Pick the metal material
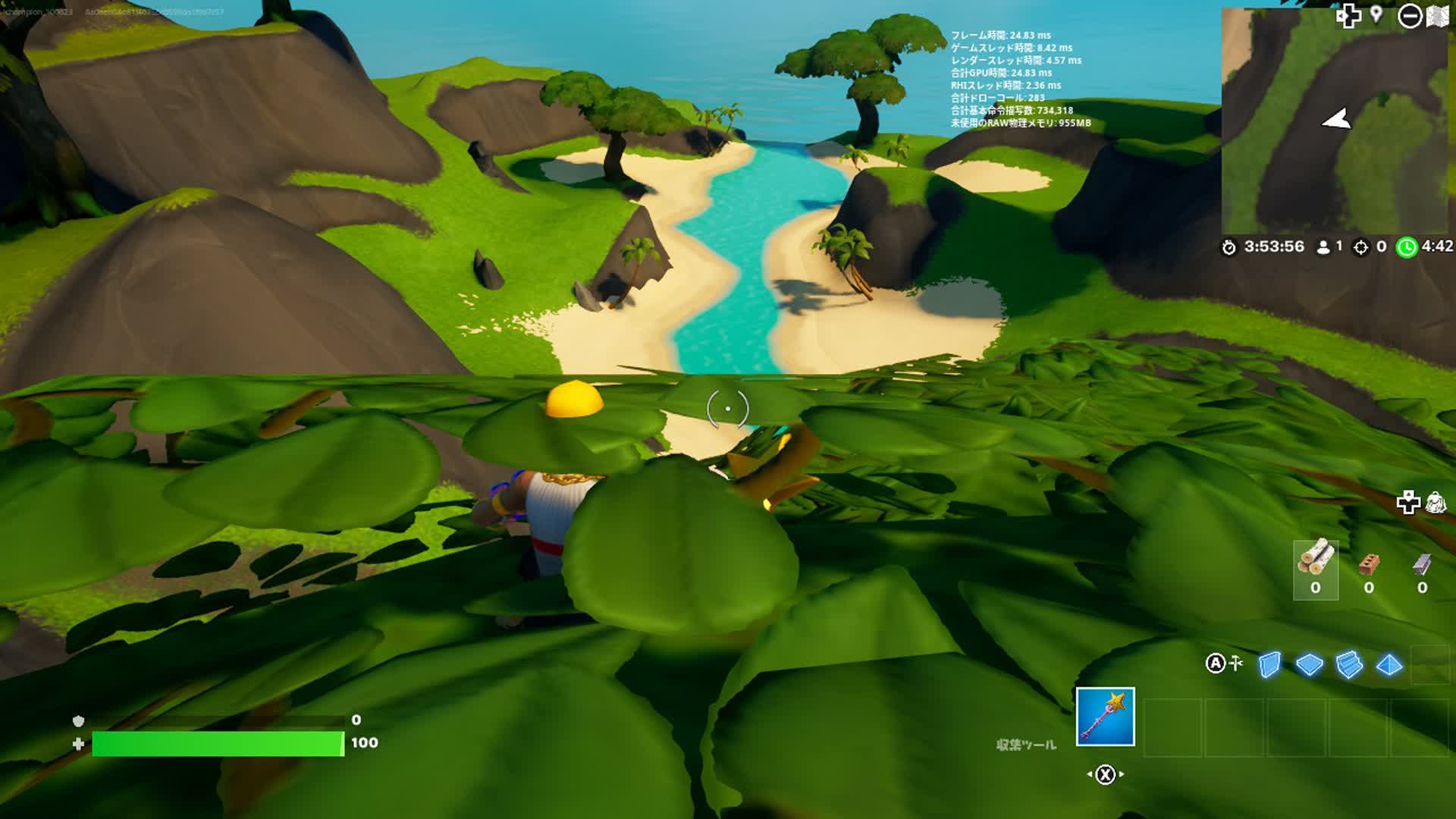 [x=1422, y=570]
